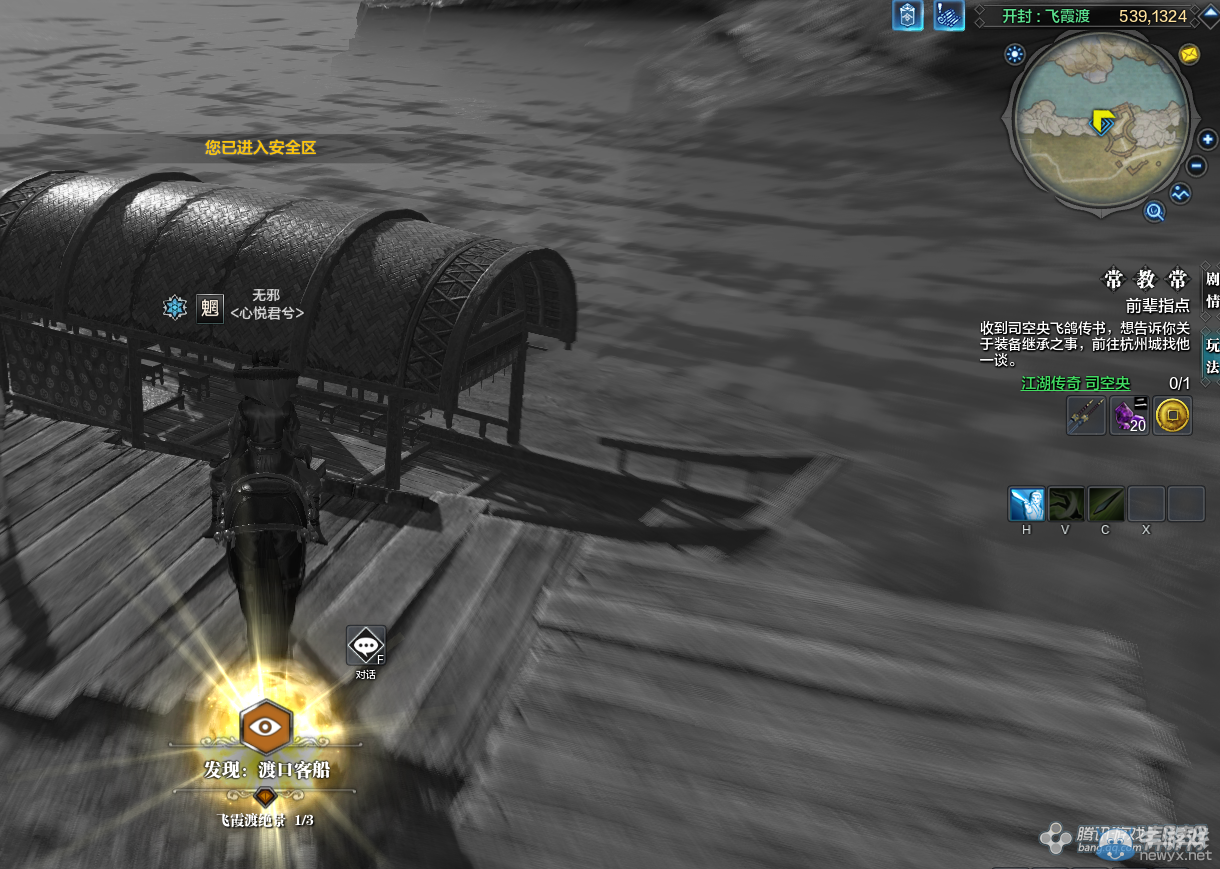Open the blue scroll notice icon

(x=949, y=16)
